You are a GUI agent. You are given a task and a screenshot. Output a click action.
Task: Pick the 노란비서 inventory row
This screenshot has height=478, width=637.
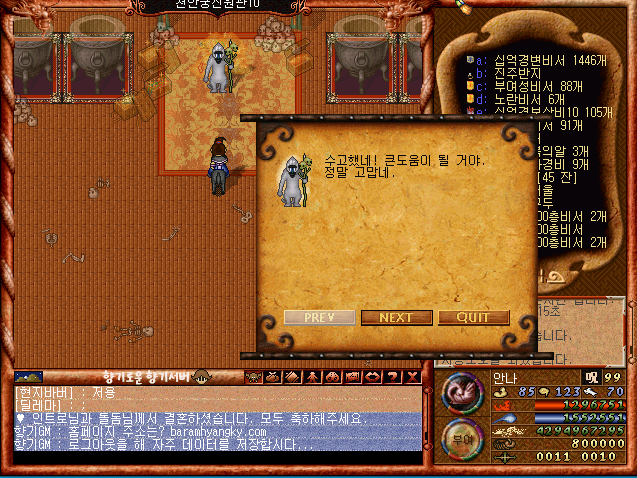pyautogui.click(x=525, y=99)
